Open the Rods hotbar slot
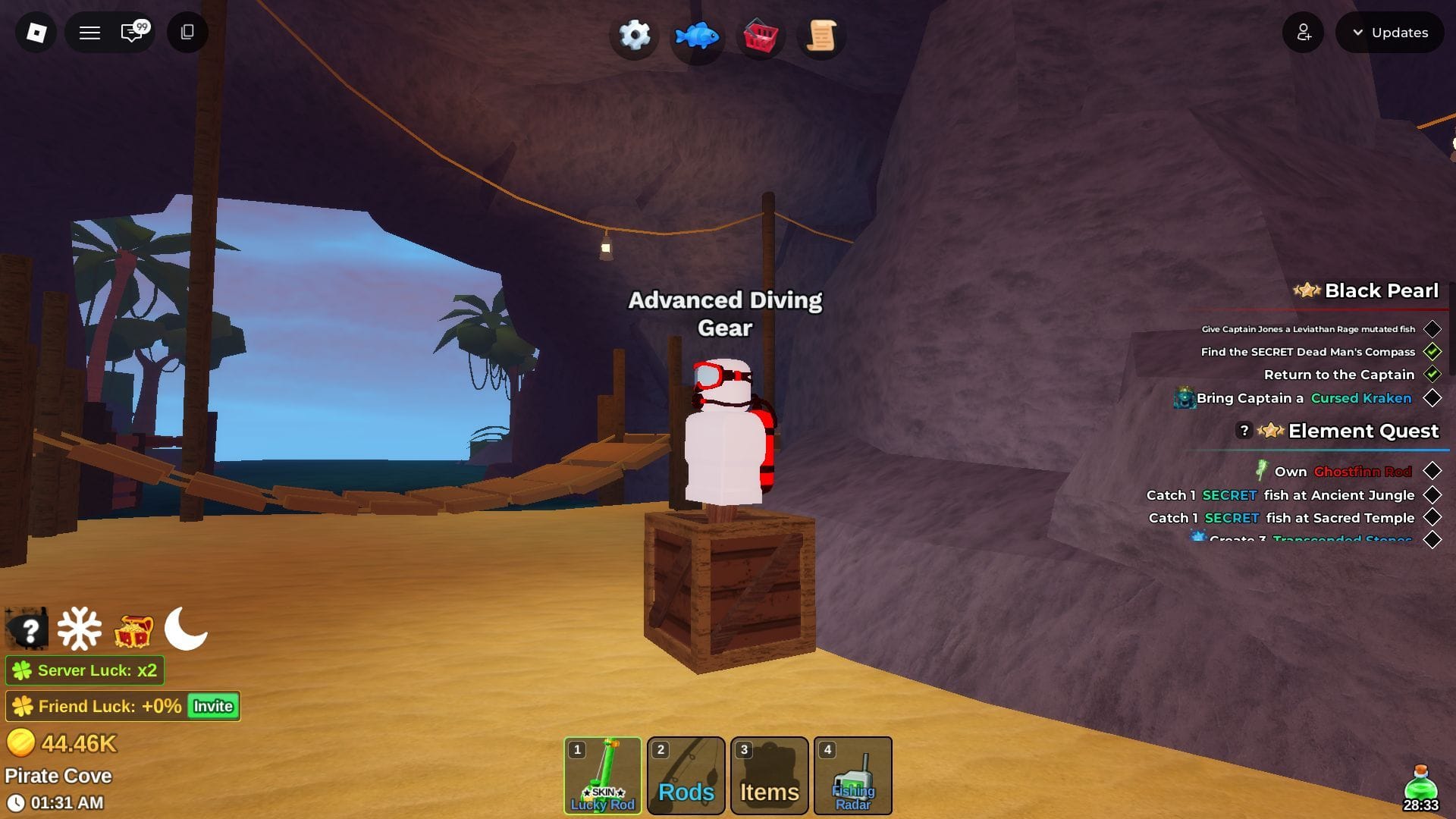 point(686,775)
